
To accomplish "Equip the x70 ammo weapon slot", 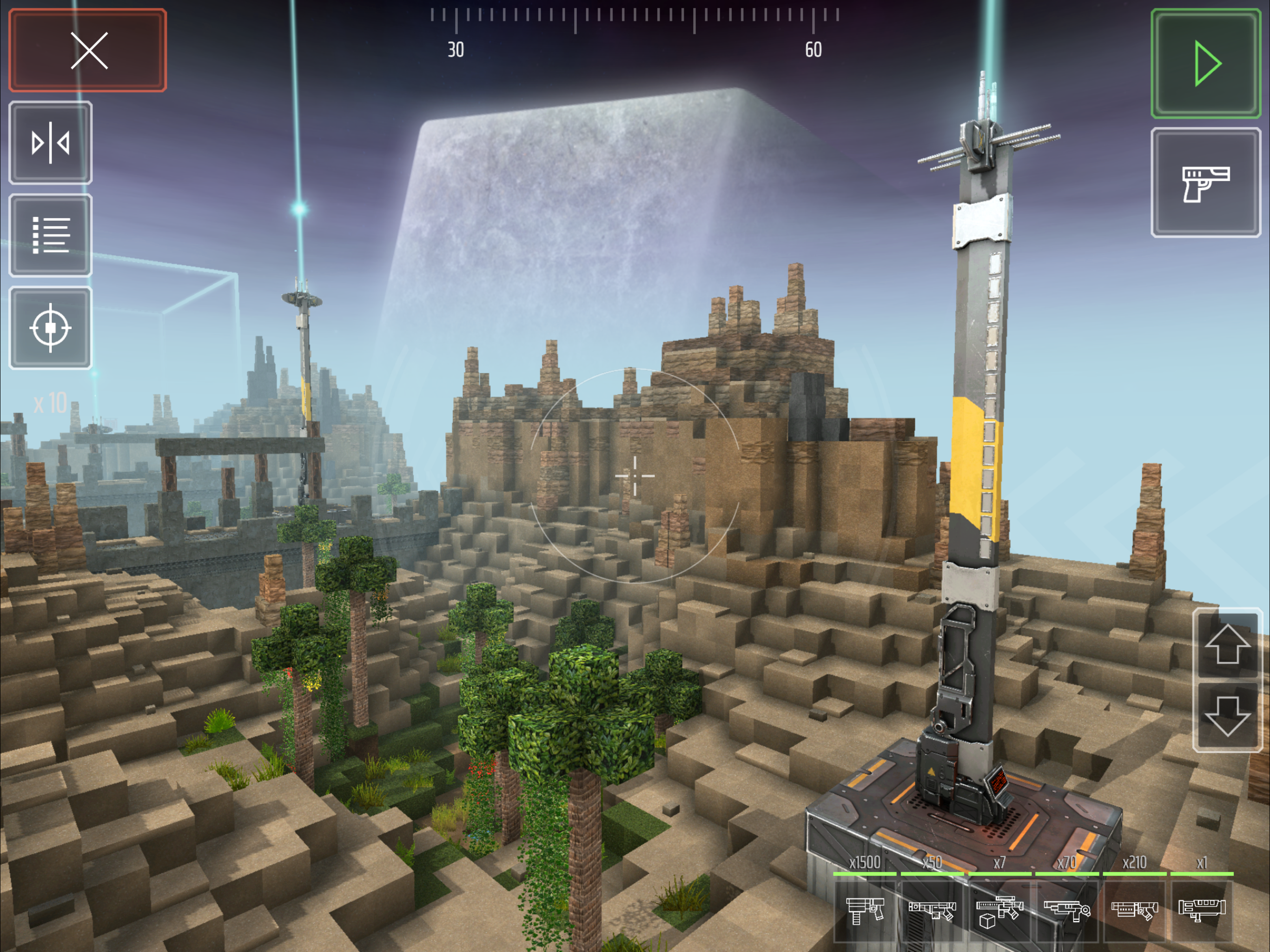I will click(x=1067, y=910).
